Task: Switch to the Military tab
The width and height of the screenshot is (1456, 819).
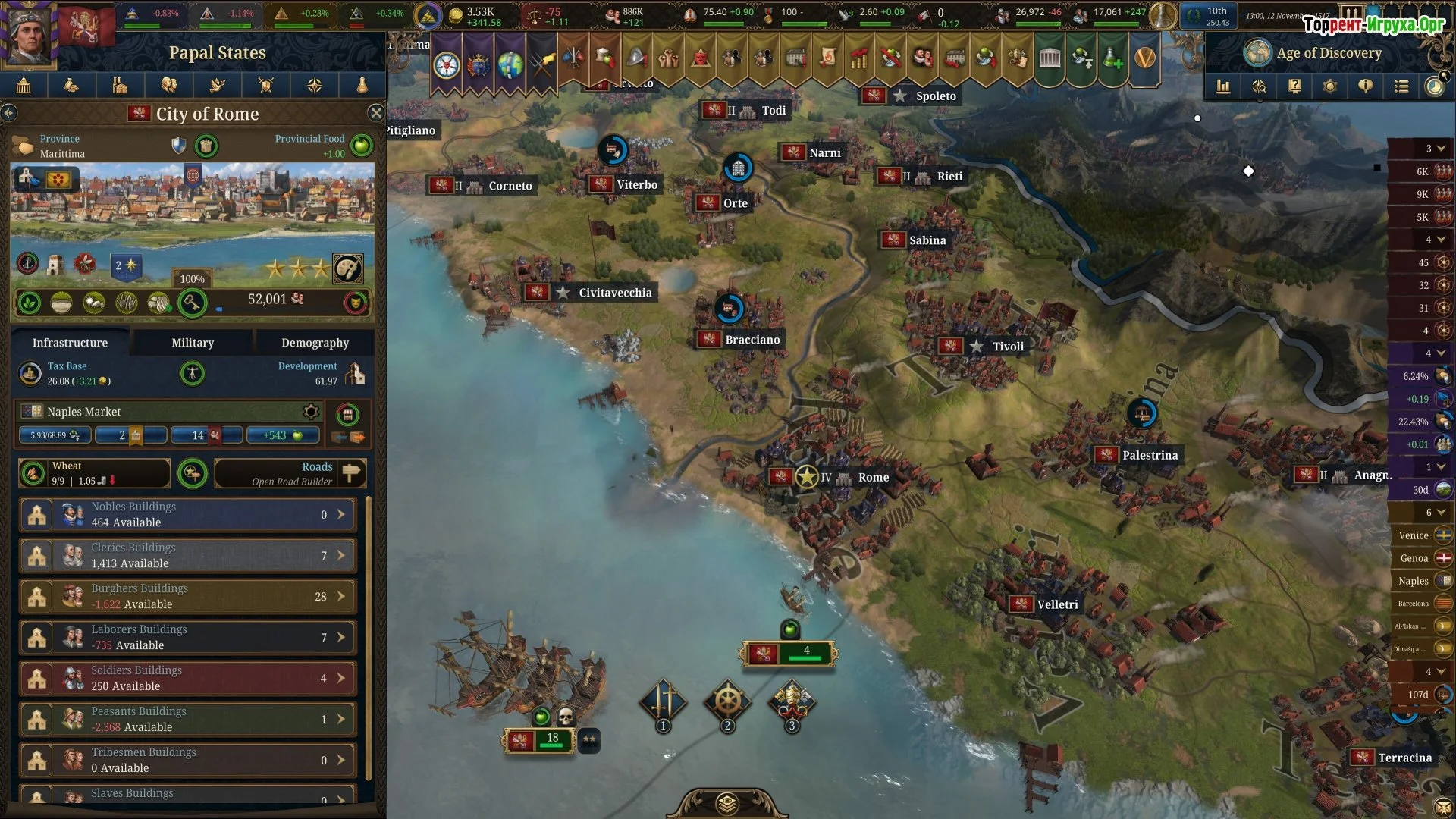Action: [x=193, y=343]
